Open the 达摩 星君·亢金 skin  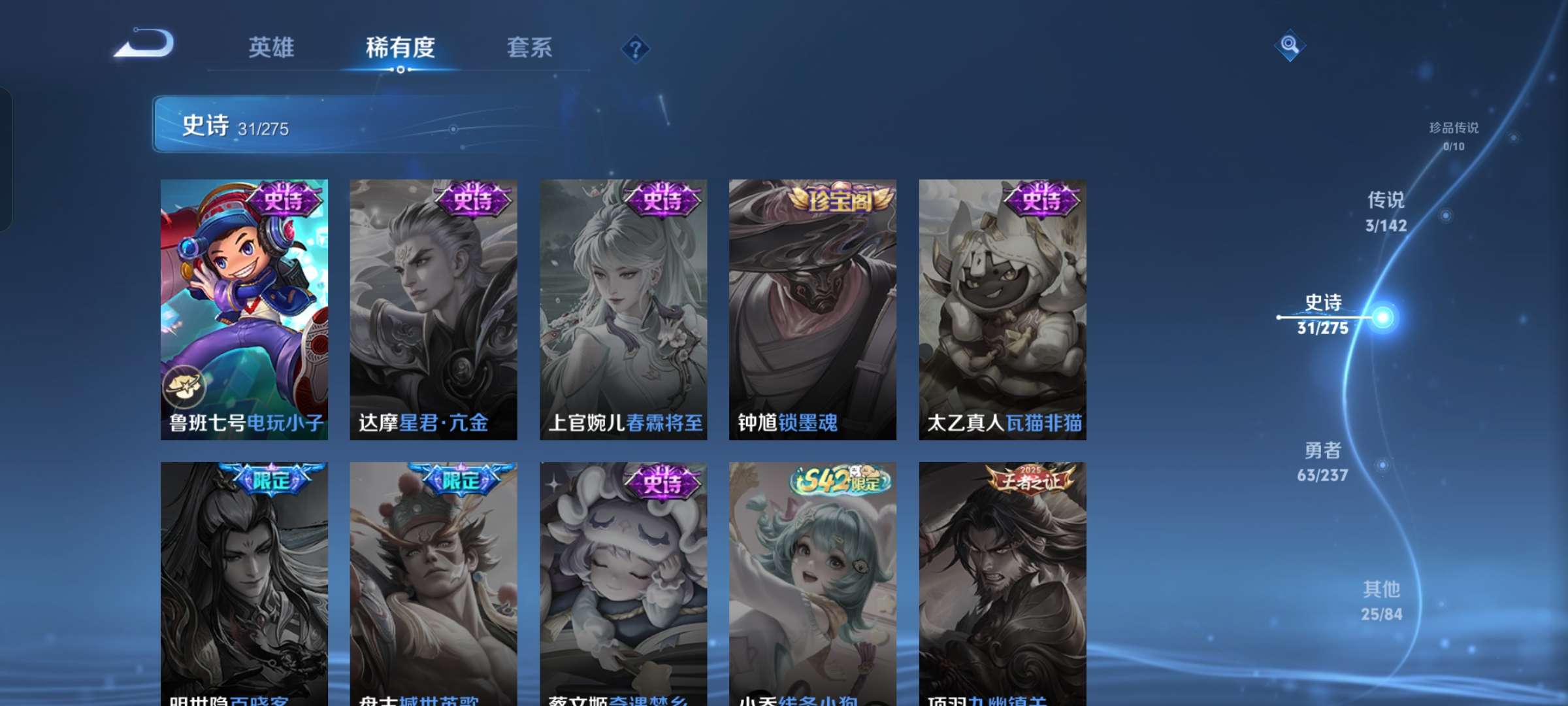433,307
